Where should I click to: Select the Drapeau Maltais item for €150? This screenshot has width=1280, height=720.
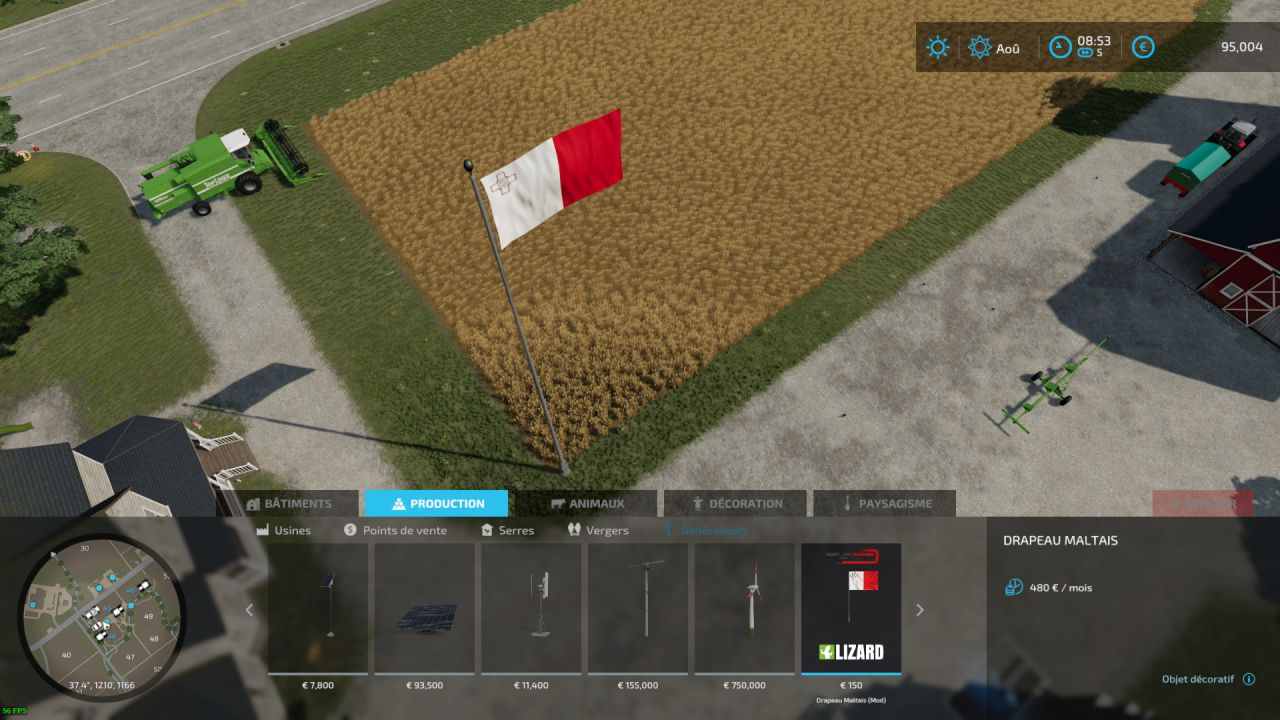click(851, 605)
